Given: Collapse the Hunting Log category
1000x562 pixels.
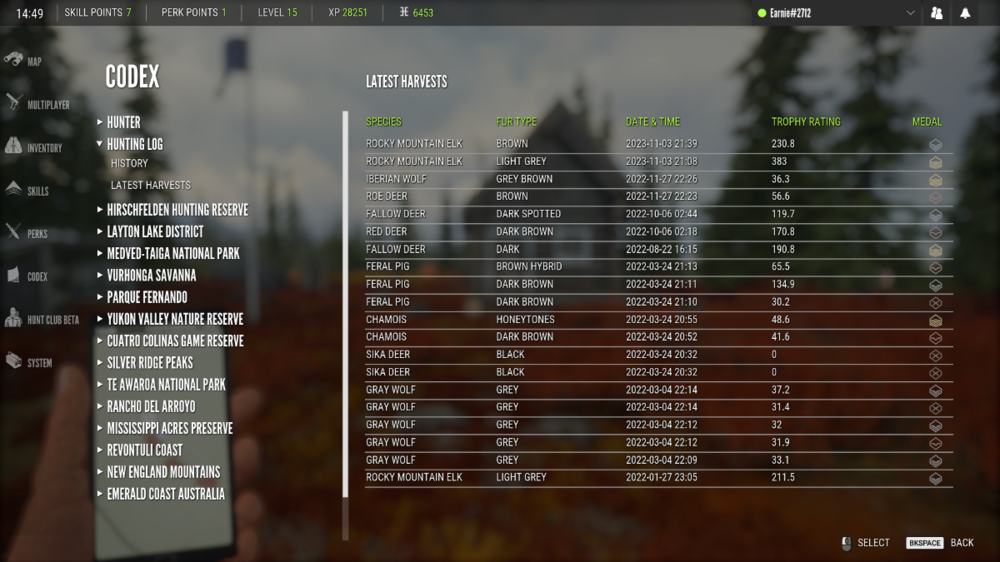Looking at the screenshot, I should tap(134, 144).
